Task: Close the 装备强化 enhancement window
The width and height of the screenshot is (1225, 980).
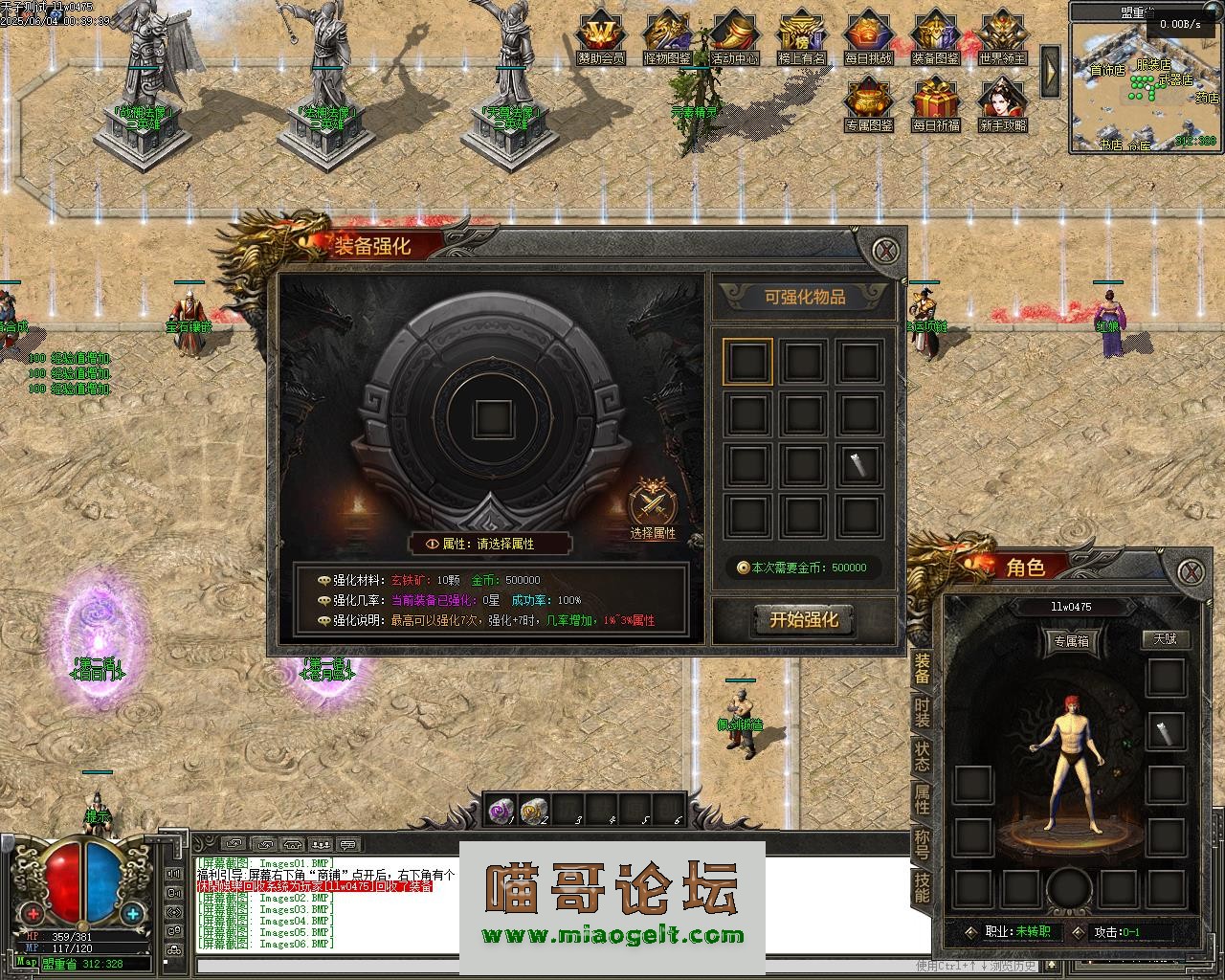Action: [887, 252]
